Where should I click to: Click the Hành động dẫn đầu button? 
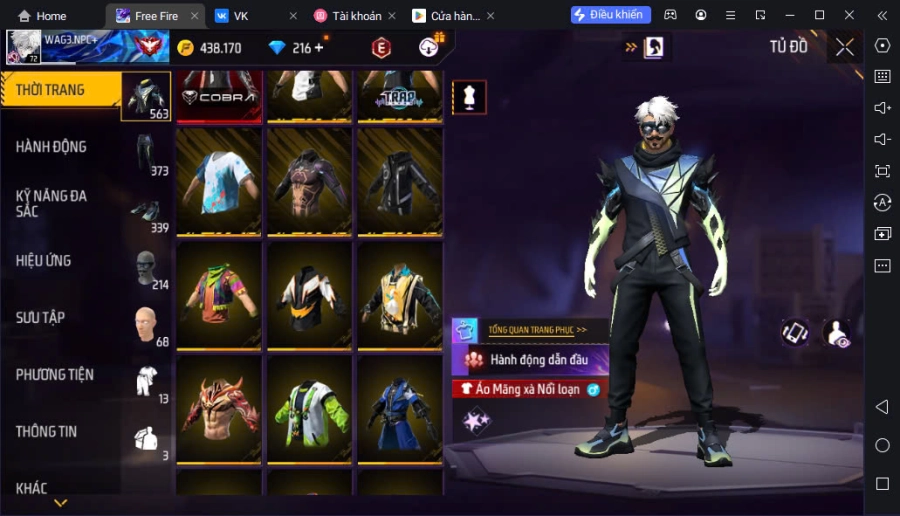coord(538,360)
